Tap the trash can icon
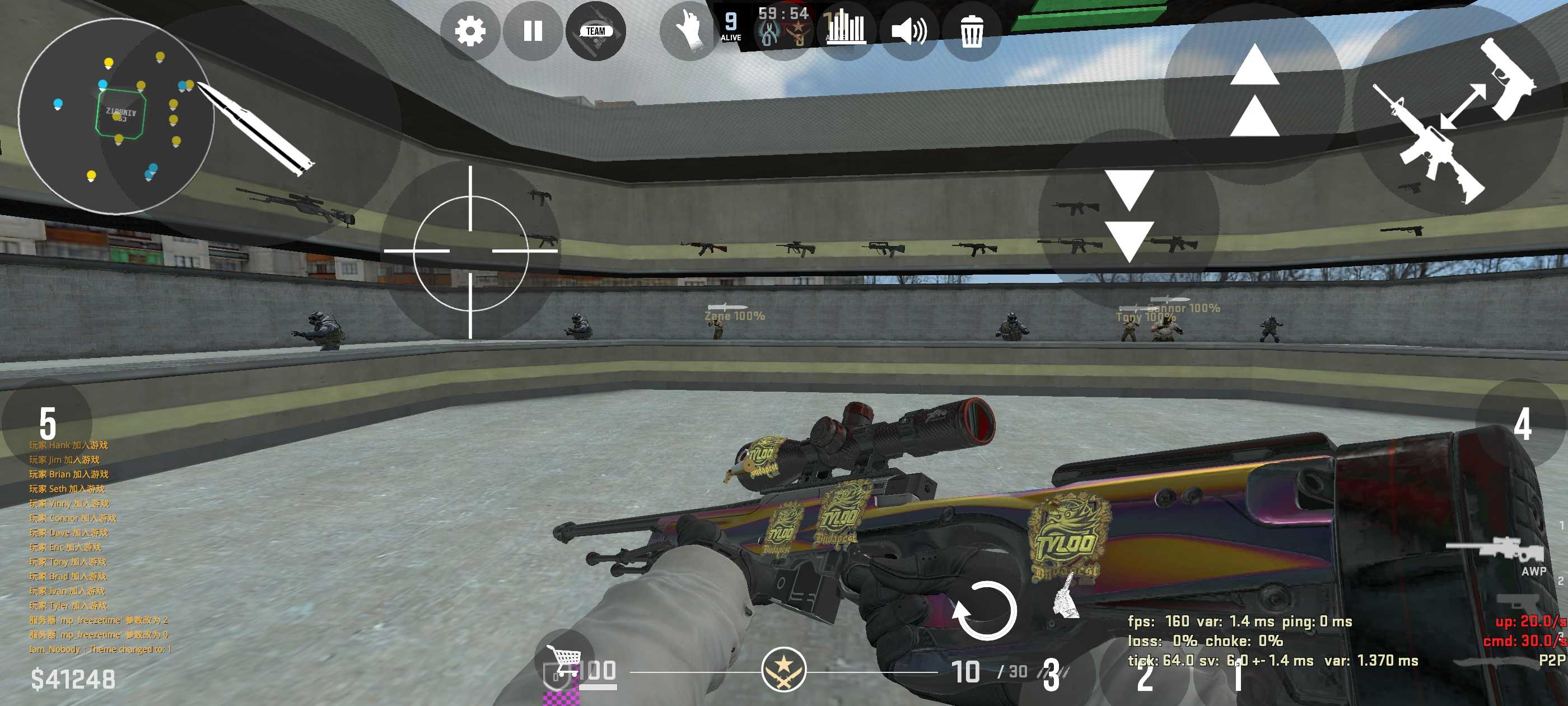Viewport: 1568px width, 706px height. pos(972,31)
